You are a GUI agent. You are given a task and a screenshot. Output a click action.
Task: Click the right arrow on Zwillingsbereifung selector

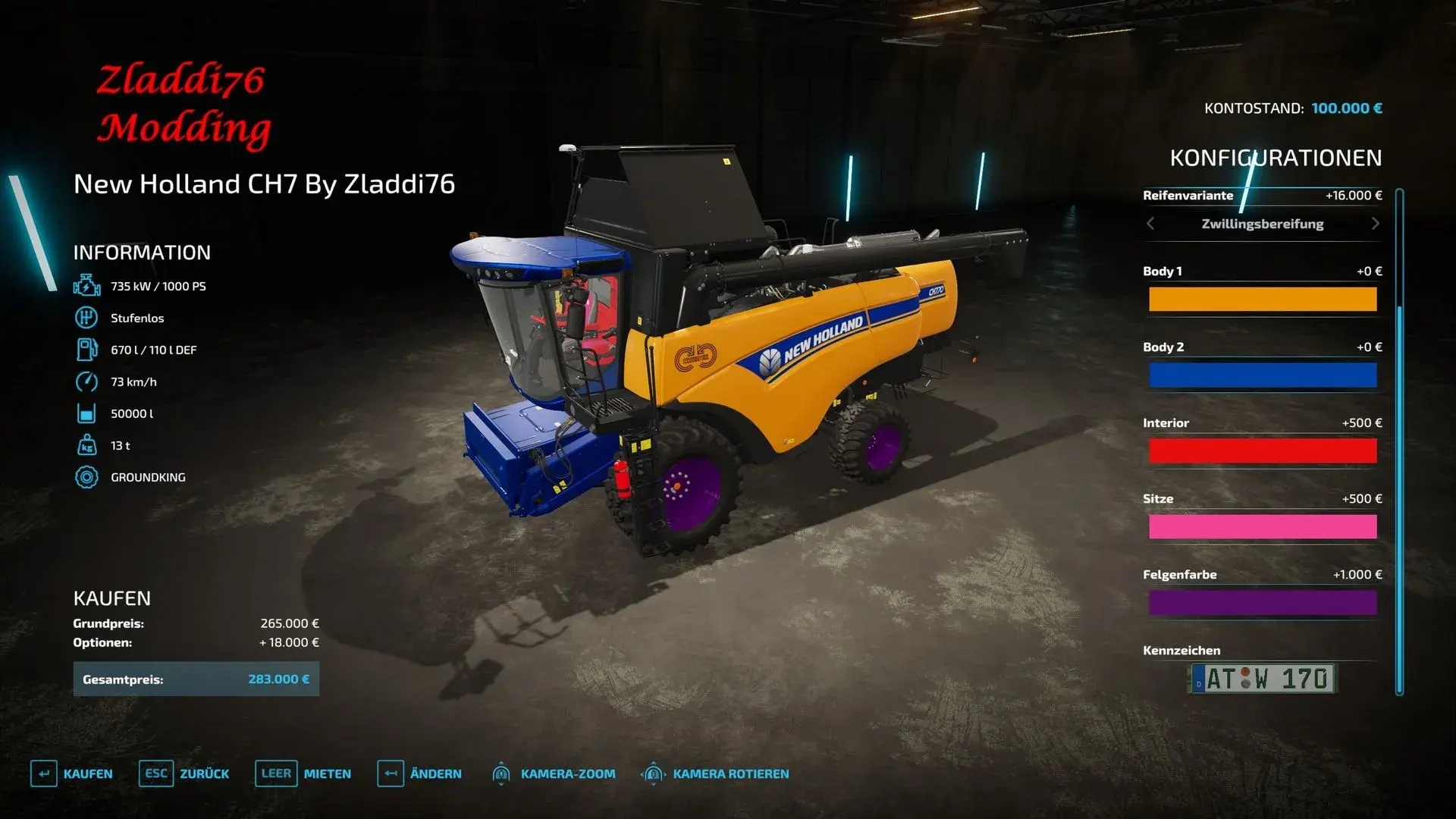[1376, 224]
